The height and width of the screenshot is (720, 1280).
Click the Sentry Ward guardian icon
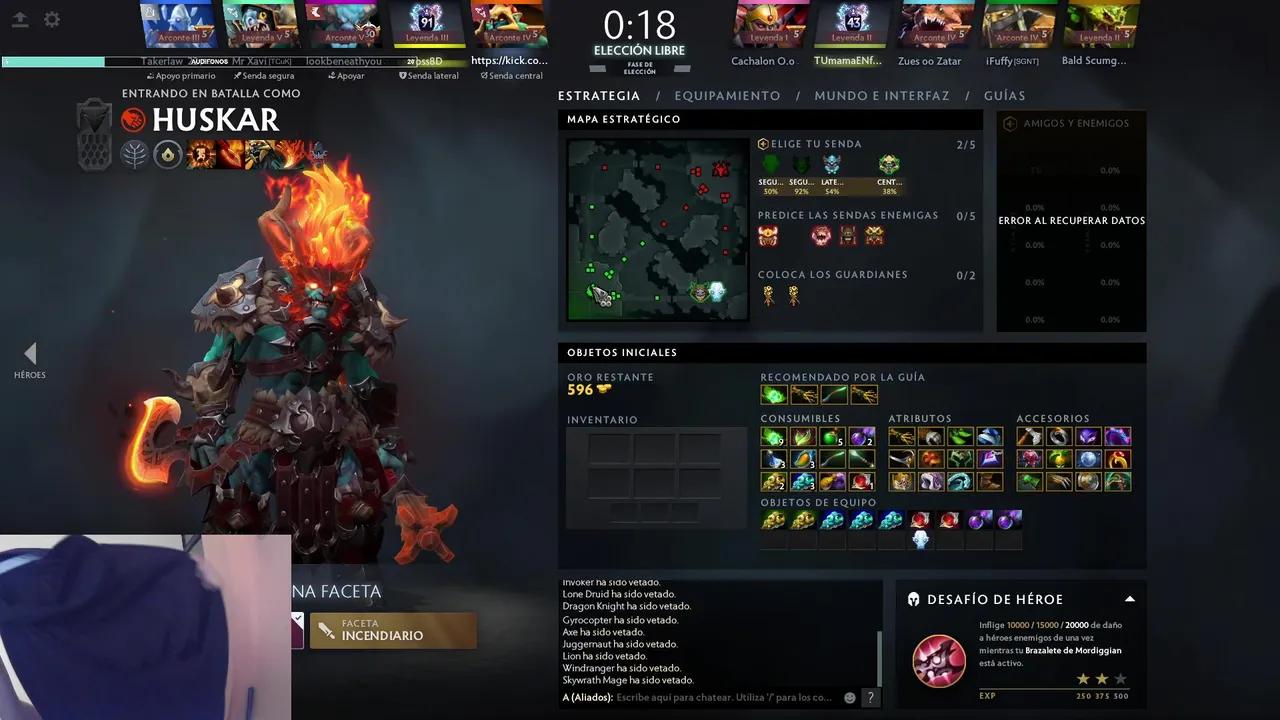pos(794,295)
